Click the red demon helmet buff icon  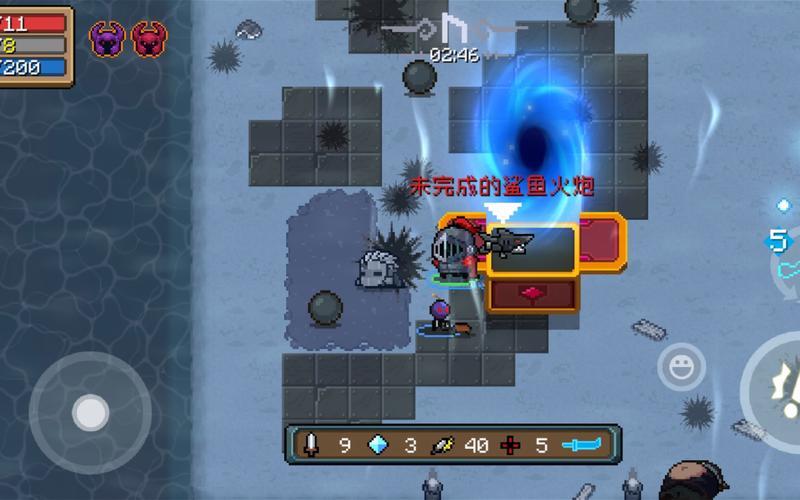point(150,39)
